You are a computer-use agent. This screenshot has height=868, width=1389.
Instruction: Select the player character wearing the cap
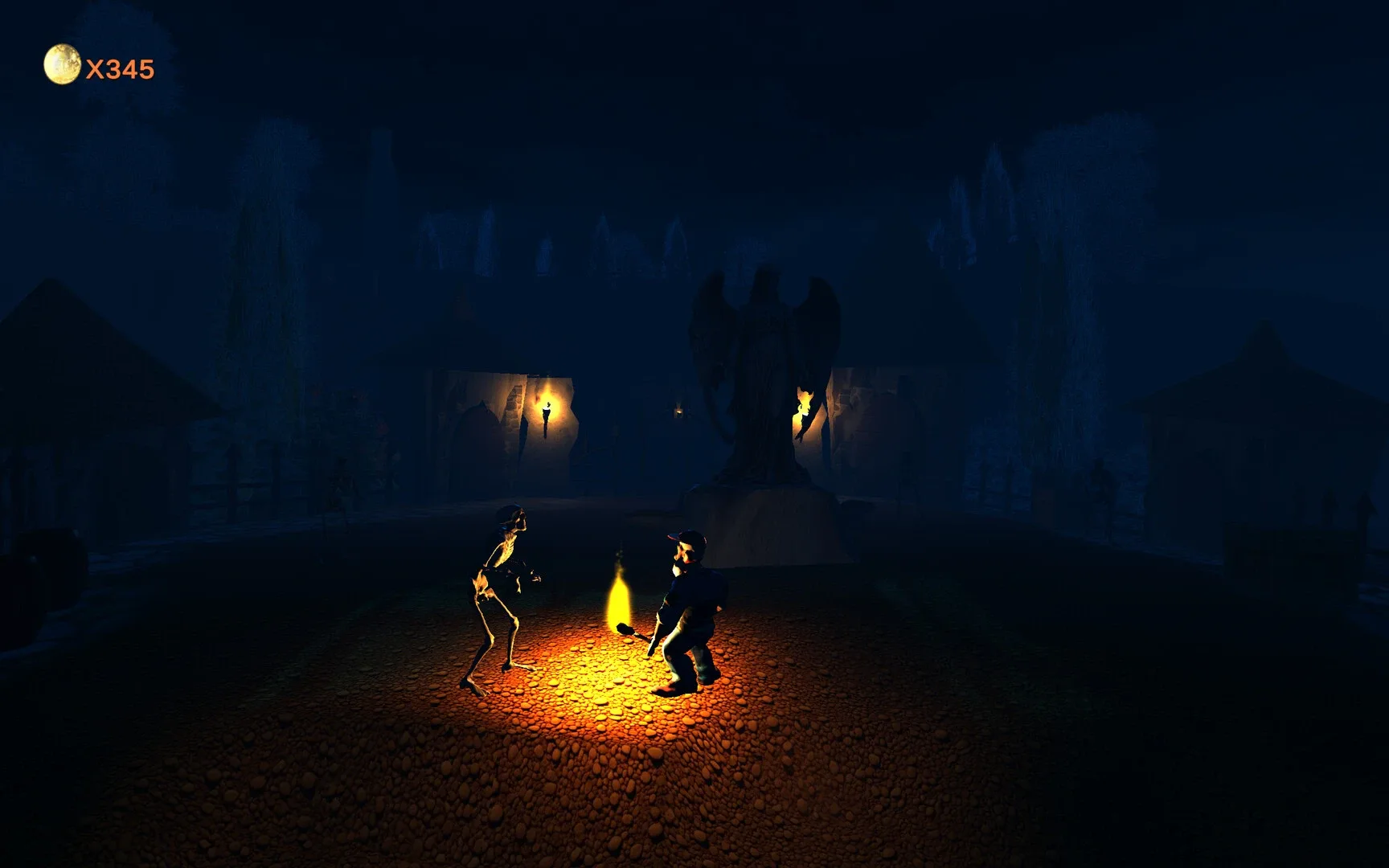point(691,611)
